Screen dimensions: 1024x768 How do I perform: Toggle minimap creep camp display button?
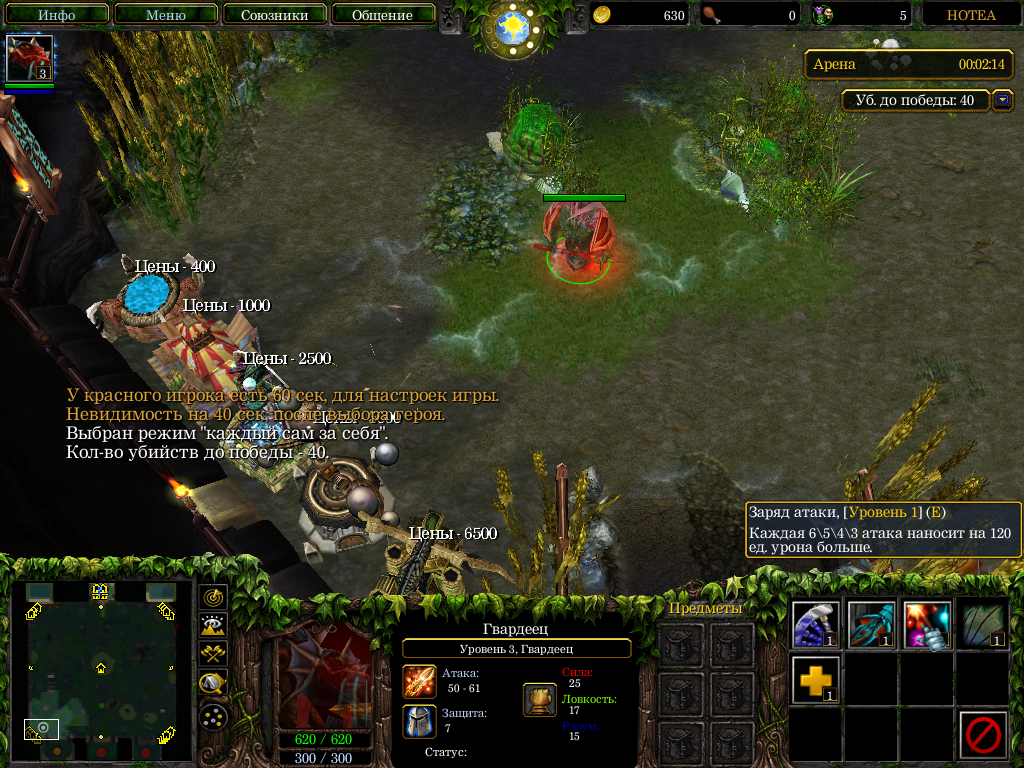pos(214,684)
